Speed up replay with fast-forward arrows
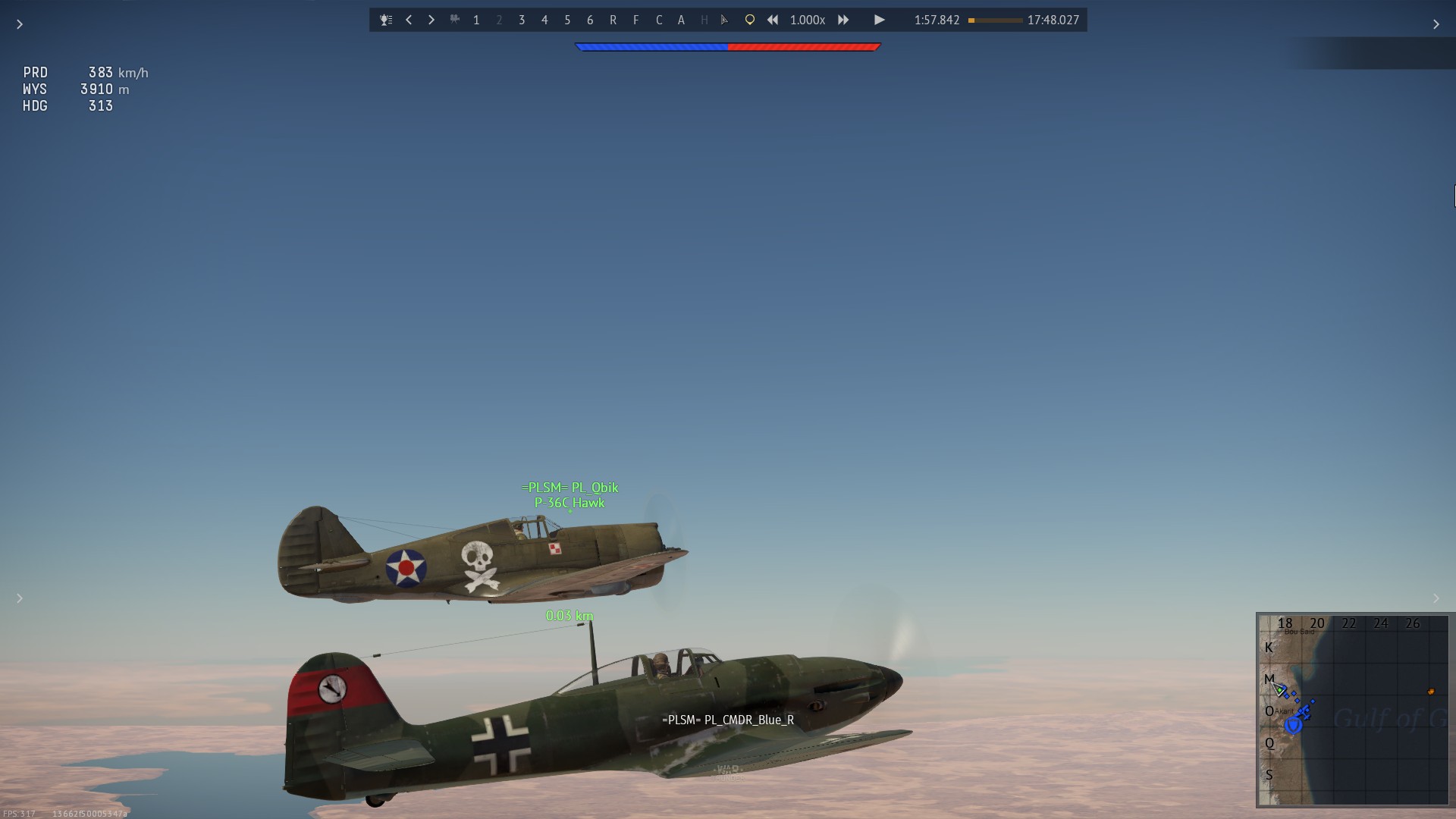 click(843, 20)
